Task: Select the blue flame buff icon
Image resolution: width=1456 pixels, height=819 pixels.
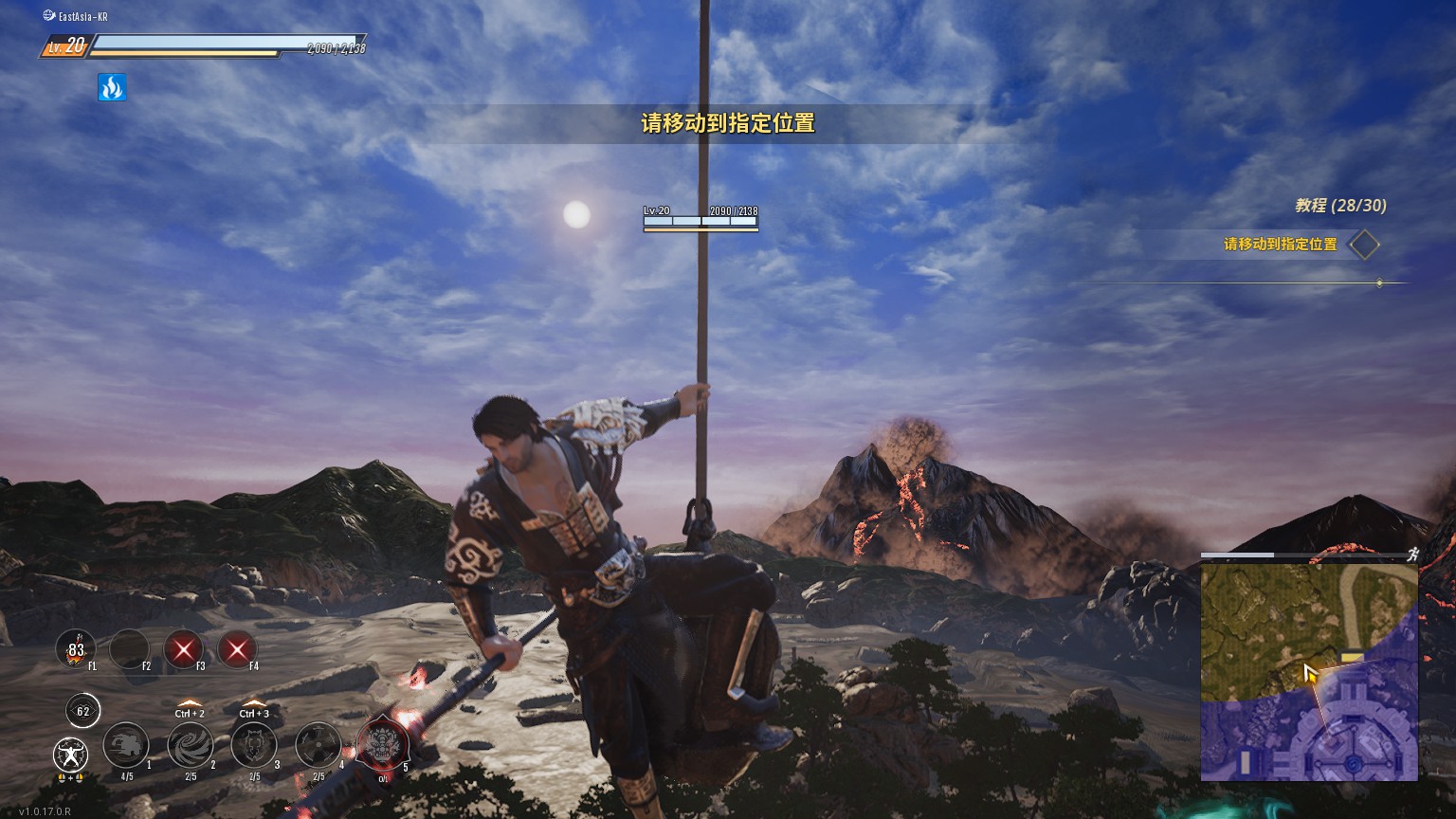Action: [x=112, y=88]
